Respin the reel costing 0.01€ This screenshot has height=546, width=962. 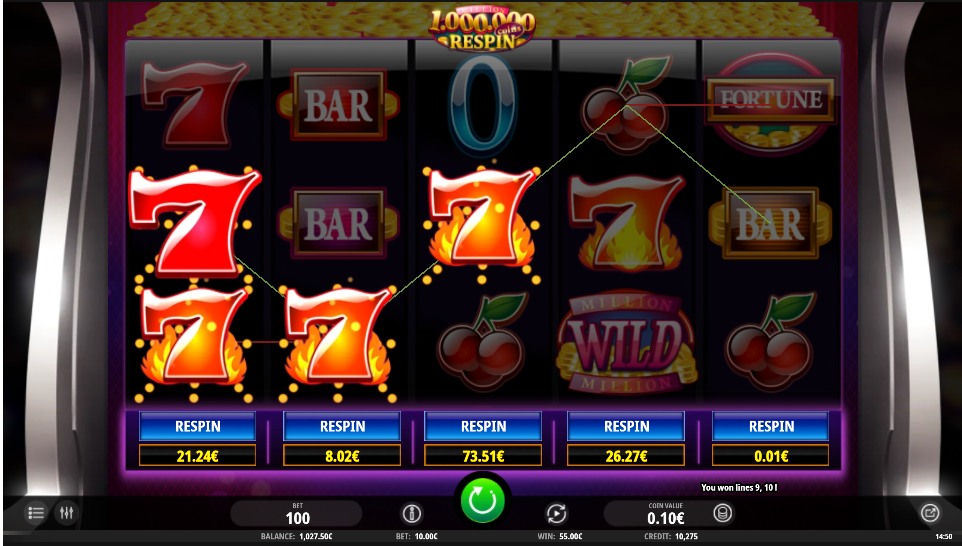coord(771,426)
